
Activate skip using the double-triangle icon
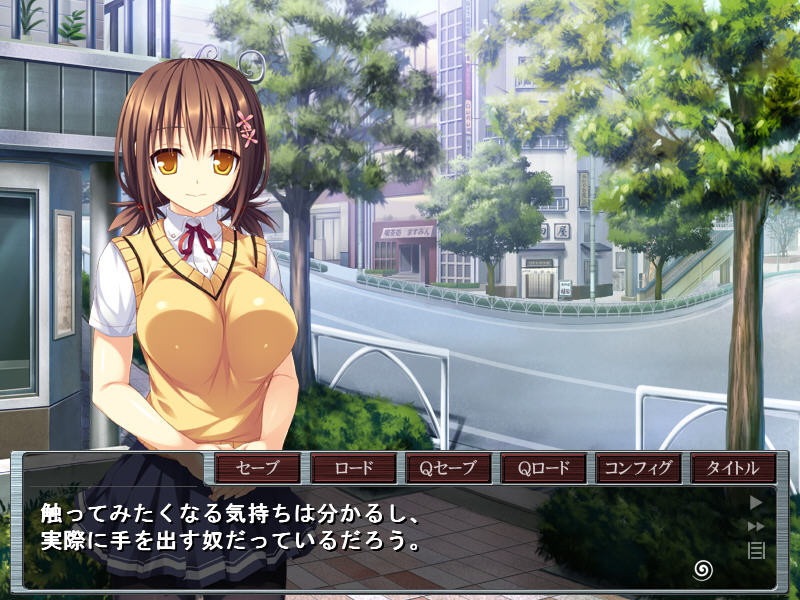(x=756, y=526)
